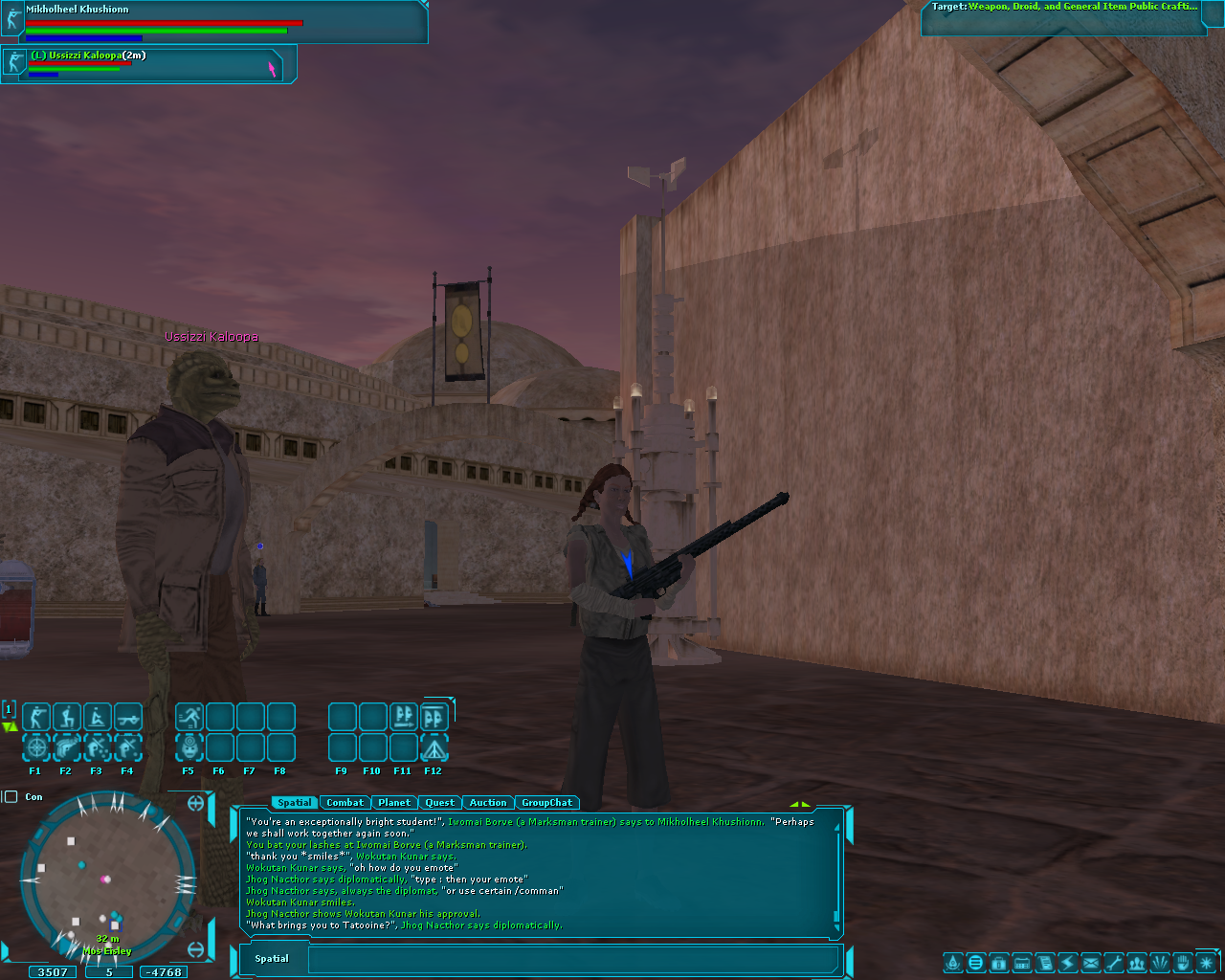This screenshot has height=980, width=1225.
Task: Switch to the Combat chat tab
Action: [345, 803]
